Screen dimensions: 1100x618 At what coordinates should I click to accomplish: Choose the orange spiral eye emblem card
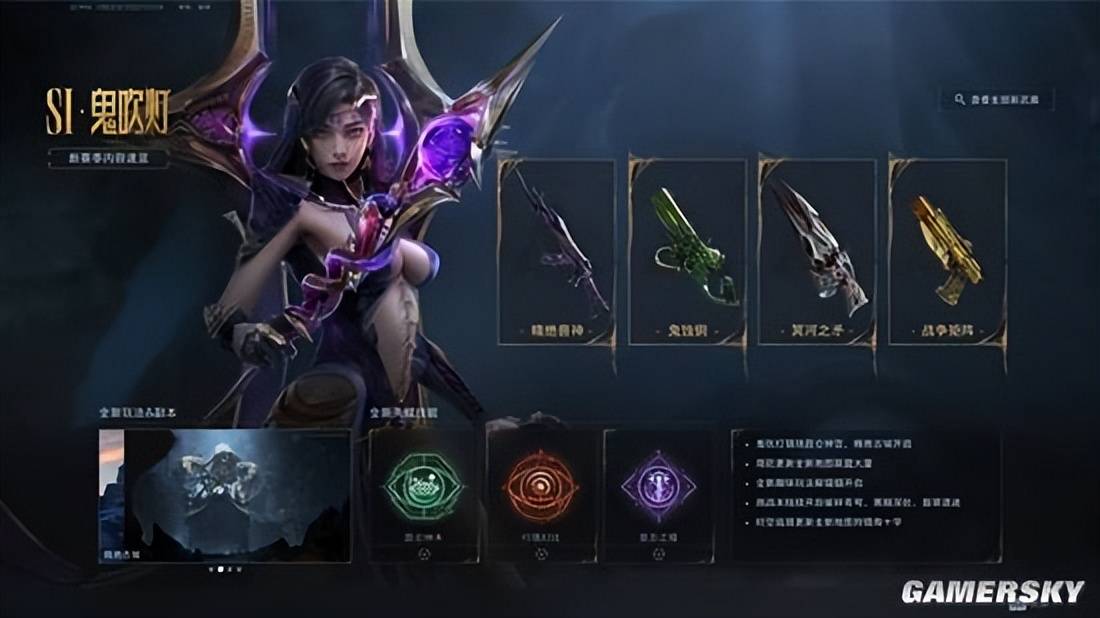(541, 495)
